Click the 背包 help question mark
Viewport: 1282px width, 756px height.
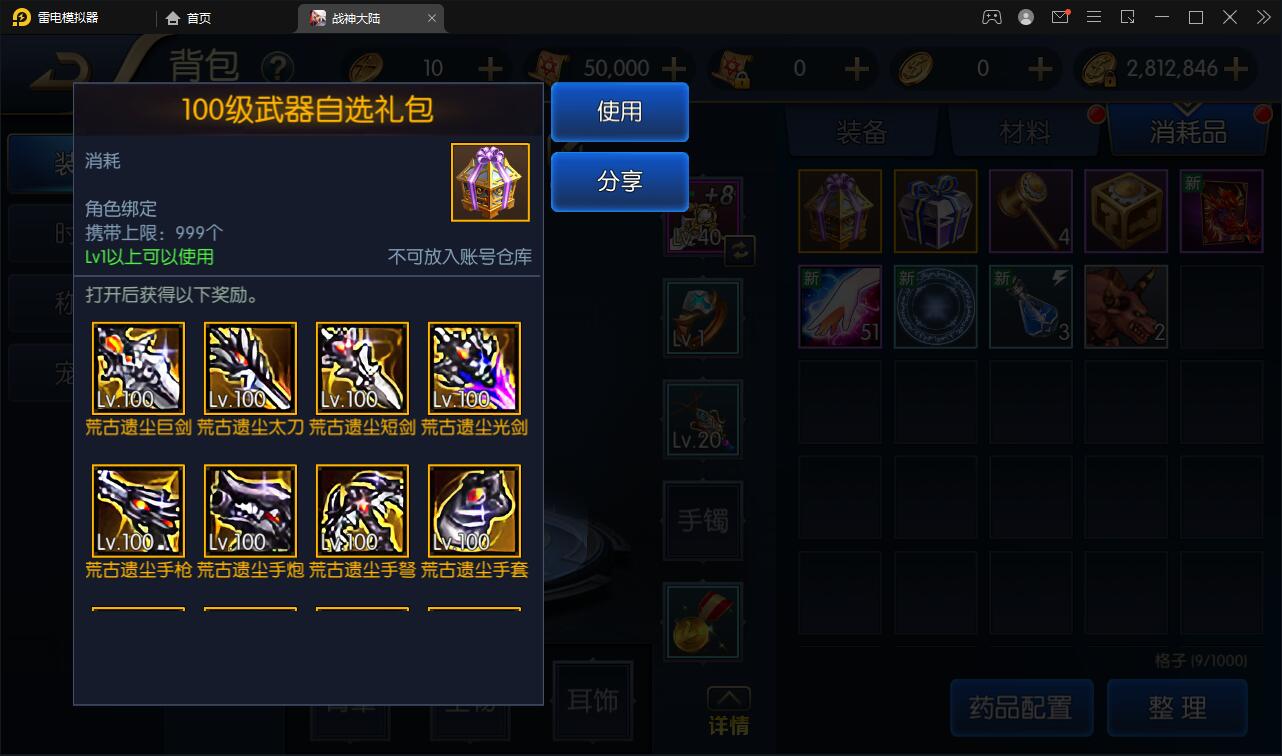[279, 65]
